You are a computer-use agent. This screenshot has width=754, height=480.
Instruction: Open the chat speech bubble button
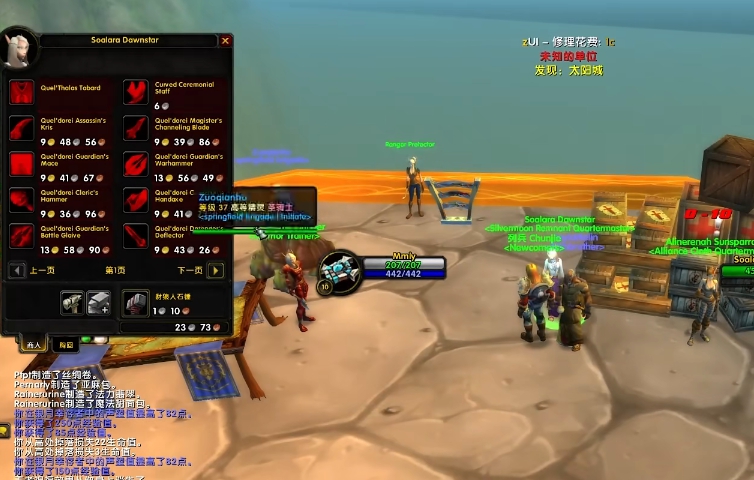[x=5, y=429]
